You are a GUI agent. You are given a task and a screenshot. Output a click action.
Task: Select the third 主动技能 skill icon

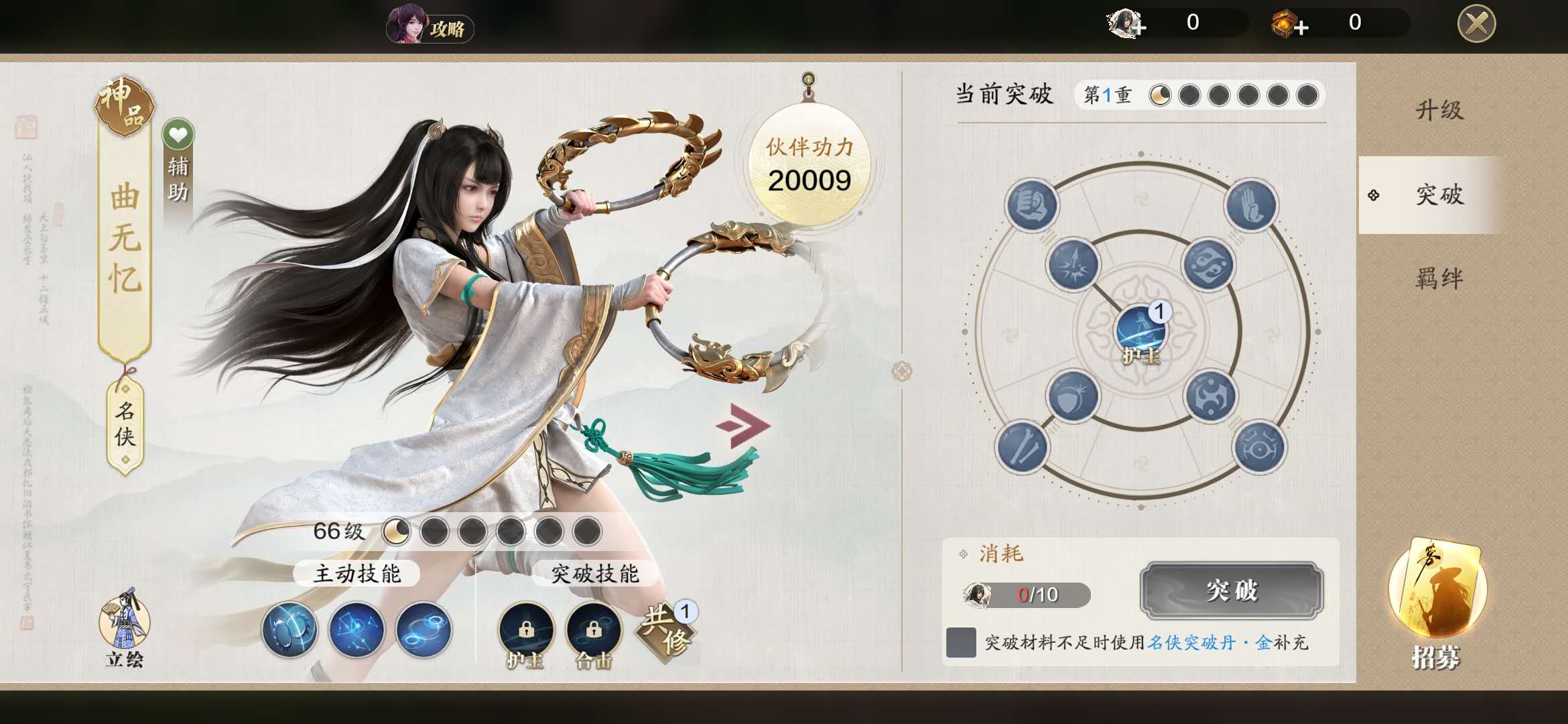coord(422,630)
